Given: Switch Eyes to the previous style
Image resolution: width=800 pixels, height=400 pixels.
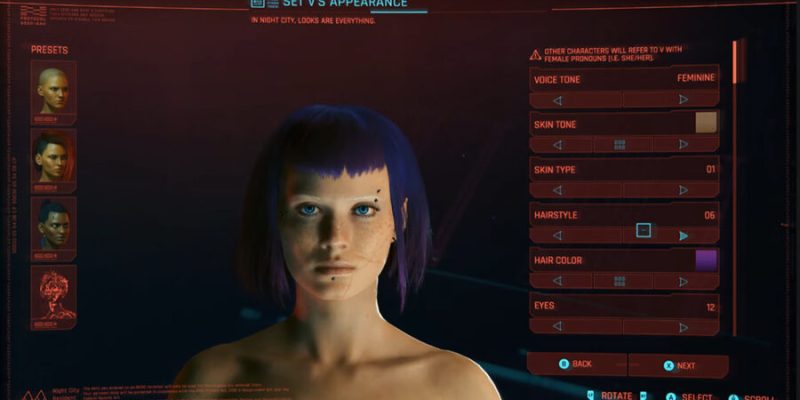Looking at the screenshot, I should [557, 326].
